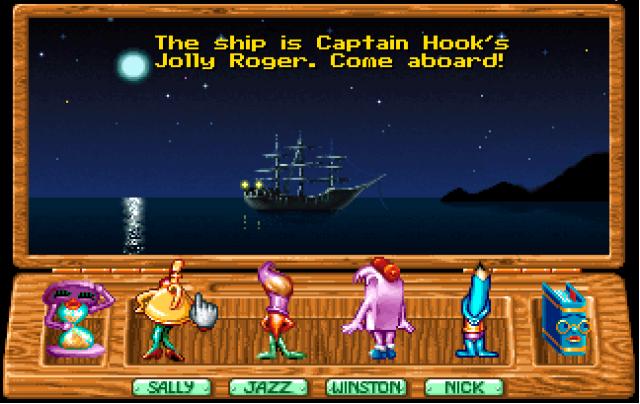Screen dimensions: 640x404
Task: Open the blue book with glasses
Action: coord(564,320)
